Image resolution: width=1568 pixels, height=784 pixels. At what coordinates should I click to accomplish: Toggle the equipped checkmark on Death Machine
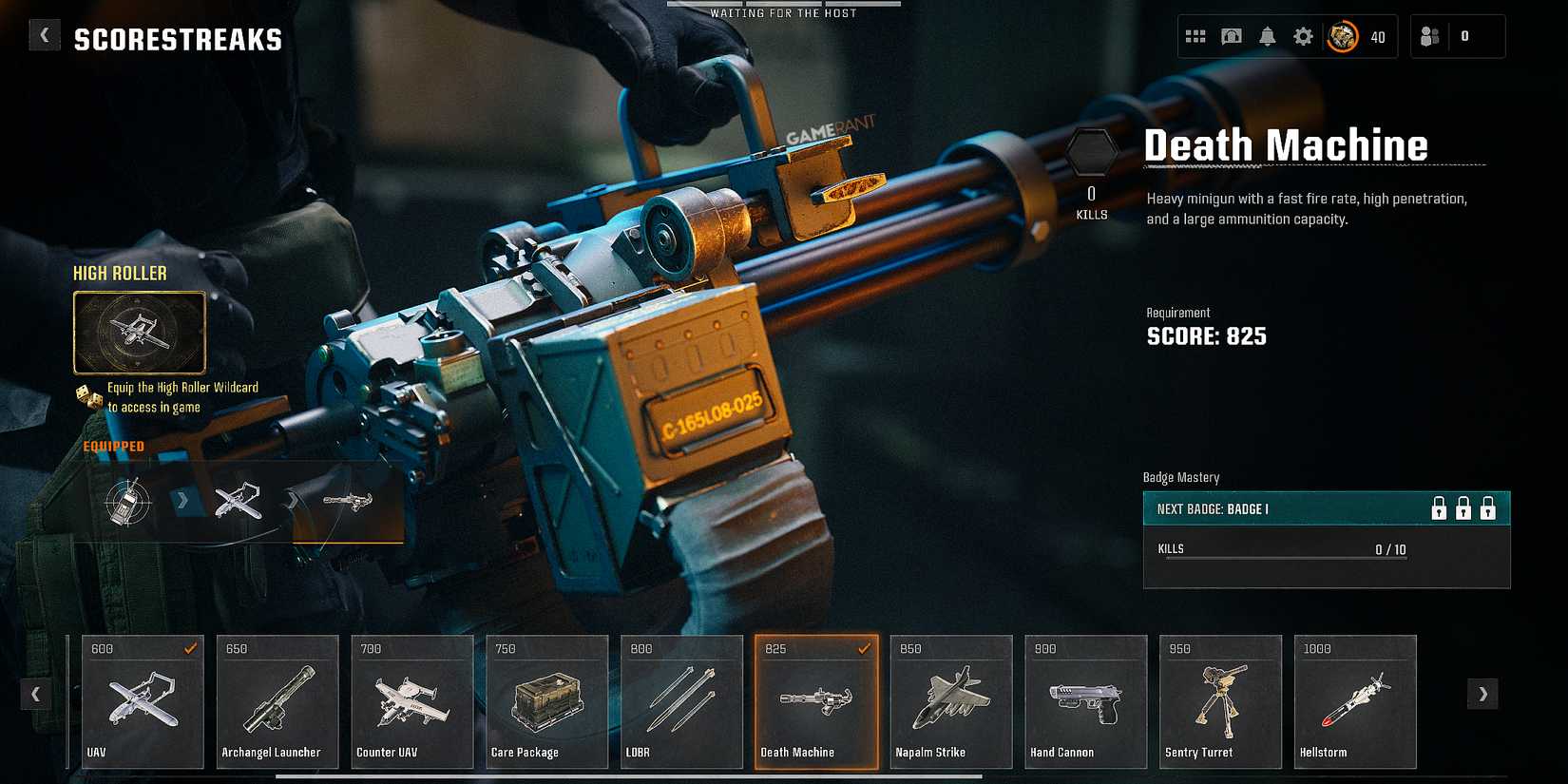point(864,650)
